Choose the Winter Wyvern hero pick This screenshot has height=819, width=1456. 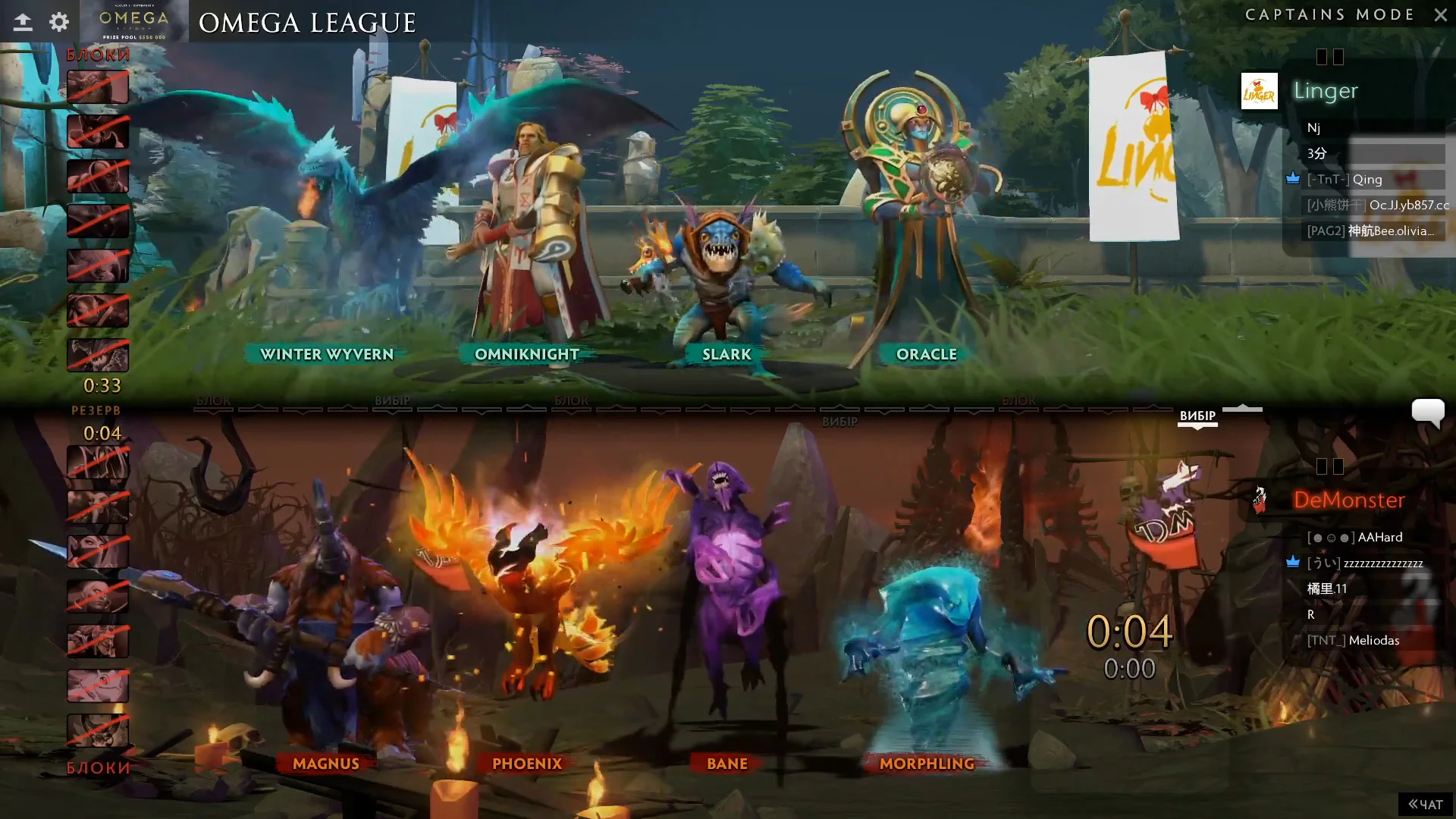tap(327, 354)
